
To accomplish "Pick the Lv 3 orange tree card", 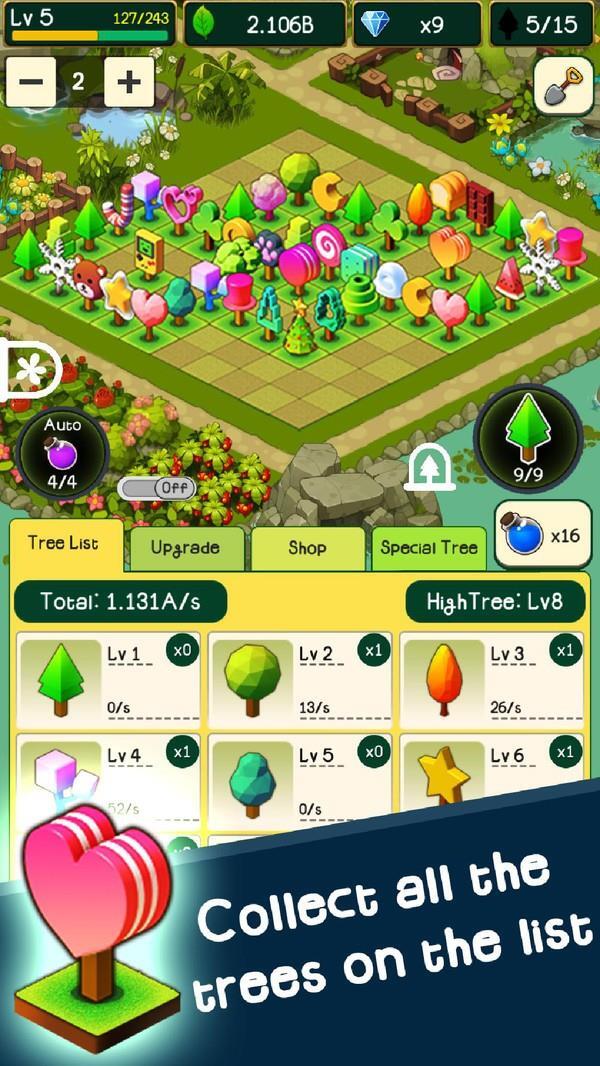I will click(x=491, y=679).
